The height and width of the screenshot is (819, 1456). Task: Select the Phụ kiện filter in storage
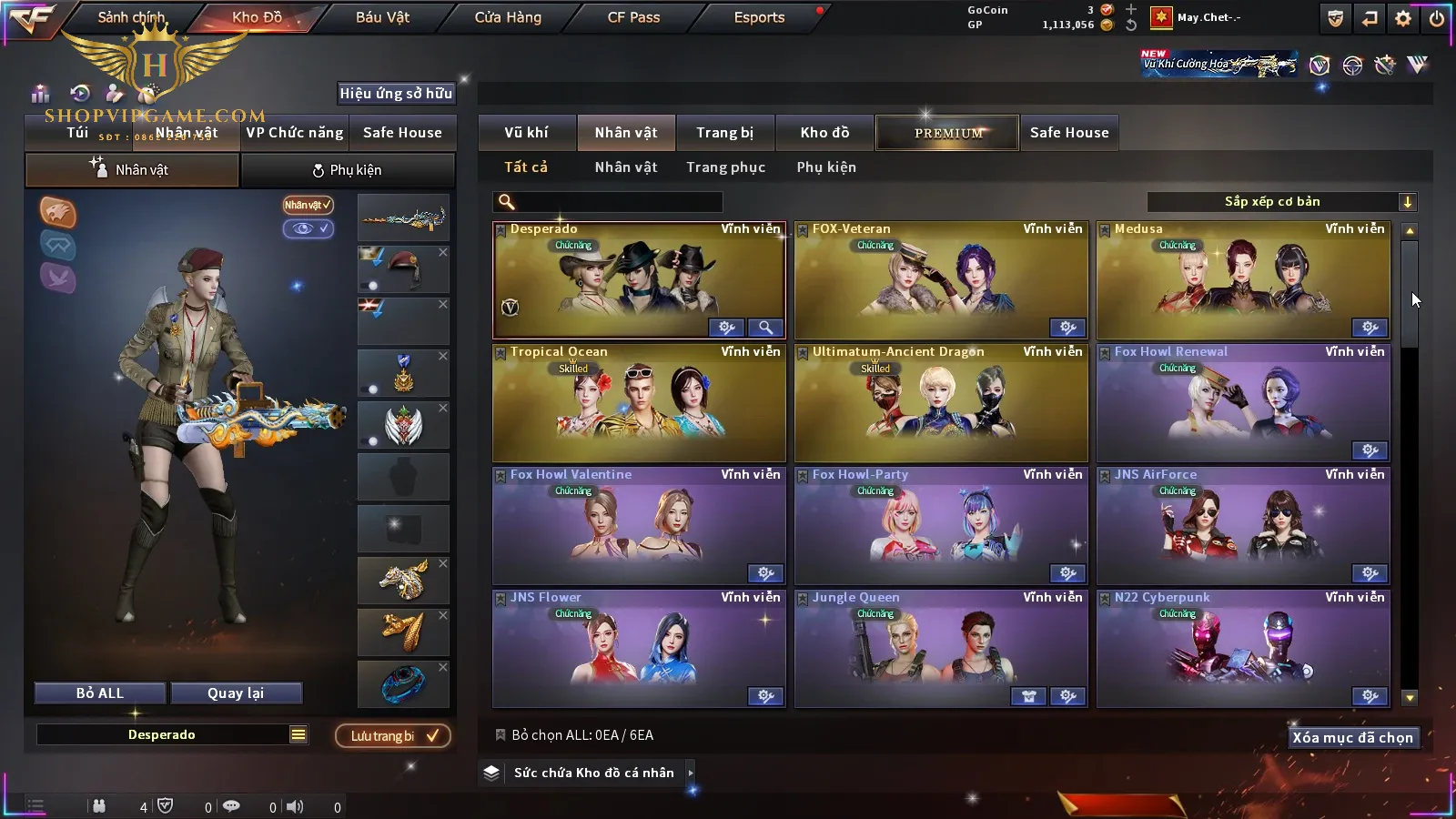[826, 167]
